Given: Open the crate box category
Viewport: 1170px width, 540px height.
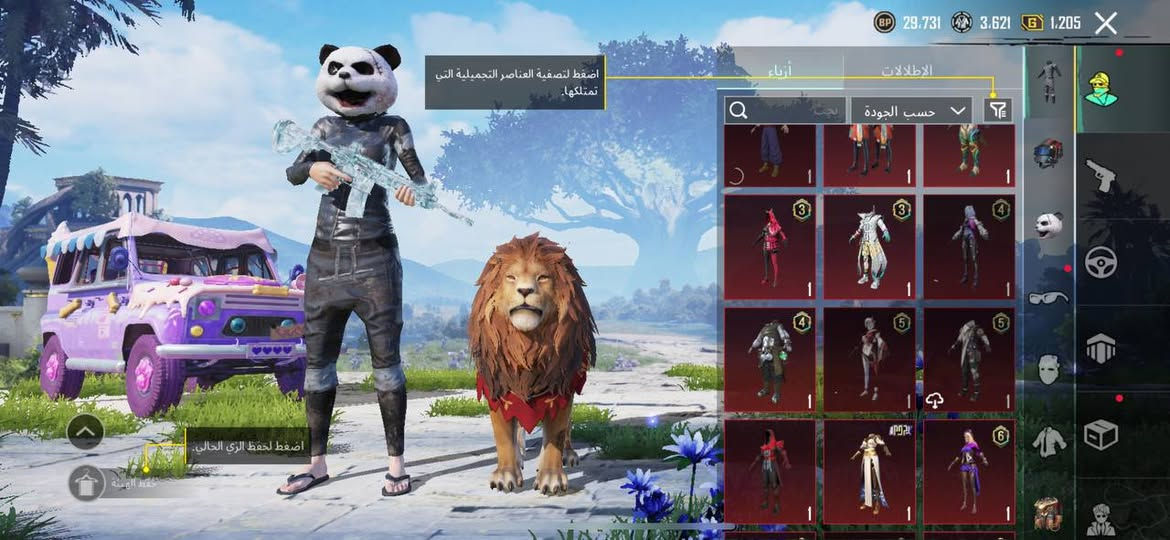Looking at the screenshot, I should (x=1101, y=434).
